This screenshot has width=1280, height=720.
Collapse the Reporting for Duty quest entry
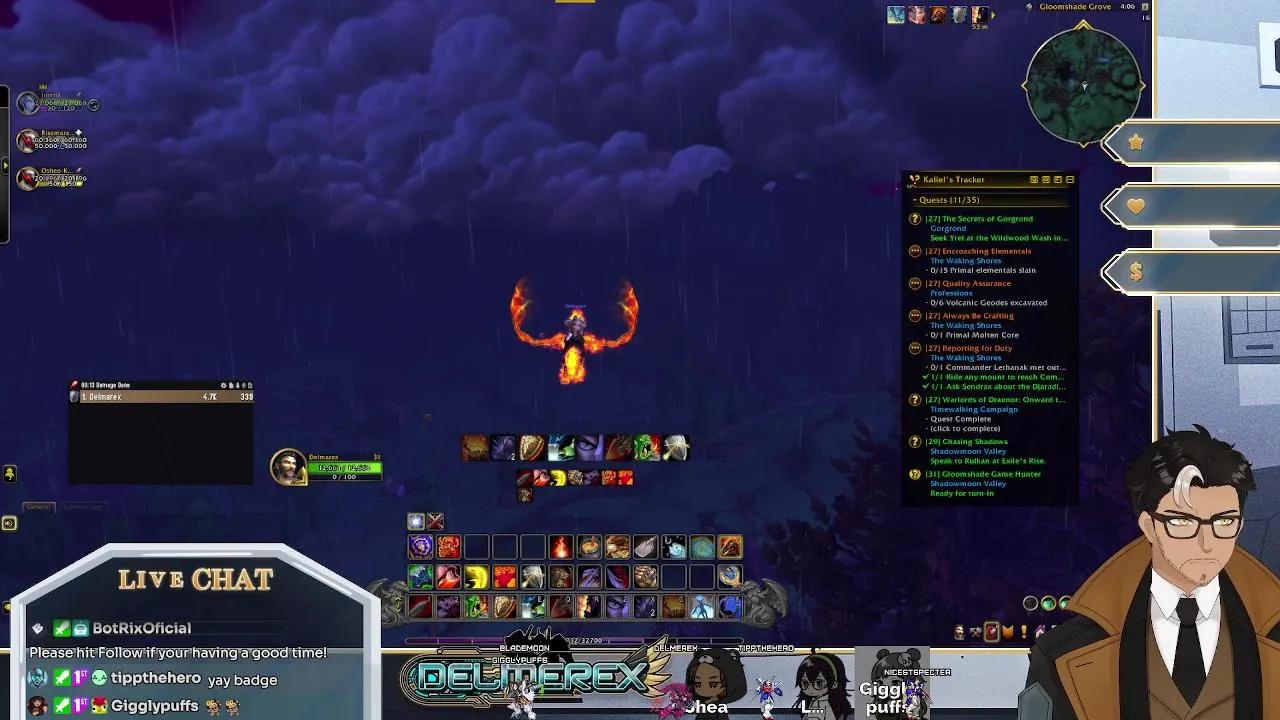pyautogui.click(x=914, y=348)
